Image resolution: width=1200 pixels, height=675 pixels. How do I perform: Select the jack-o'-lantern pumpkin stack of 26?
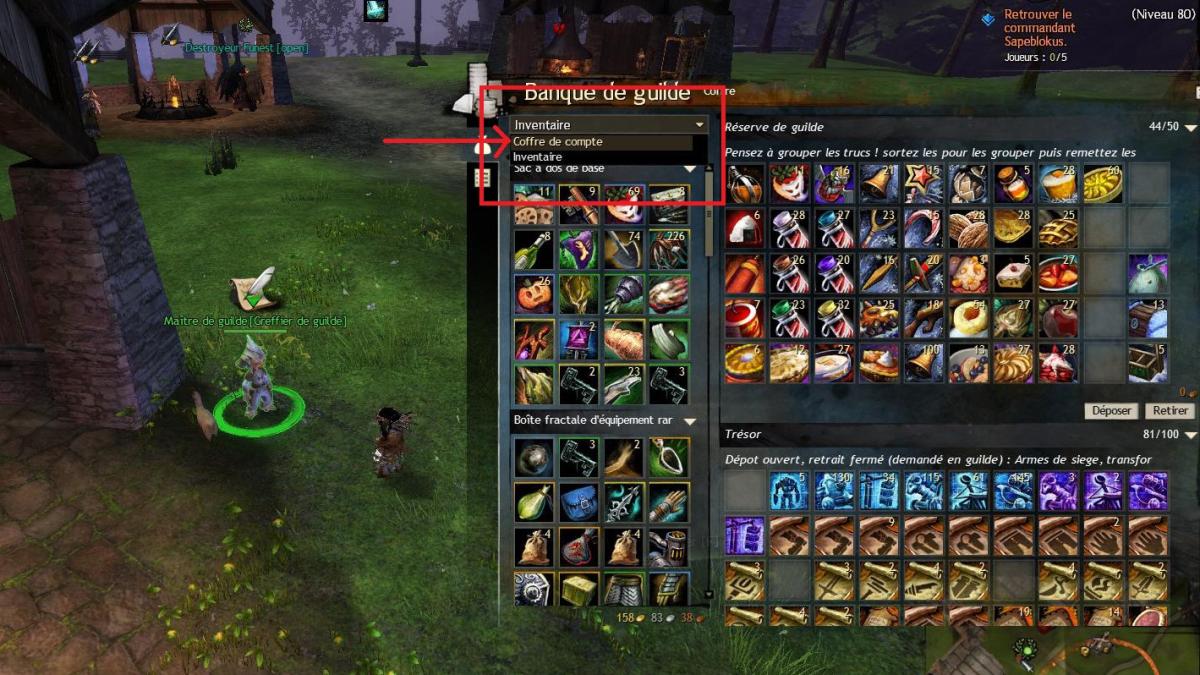point(534,294)
